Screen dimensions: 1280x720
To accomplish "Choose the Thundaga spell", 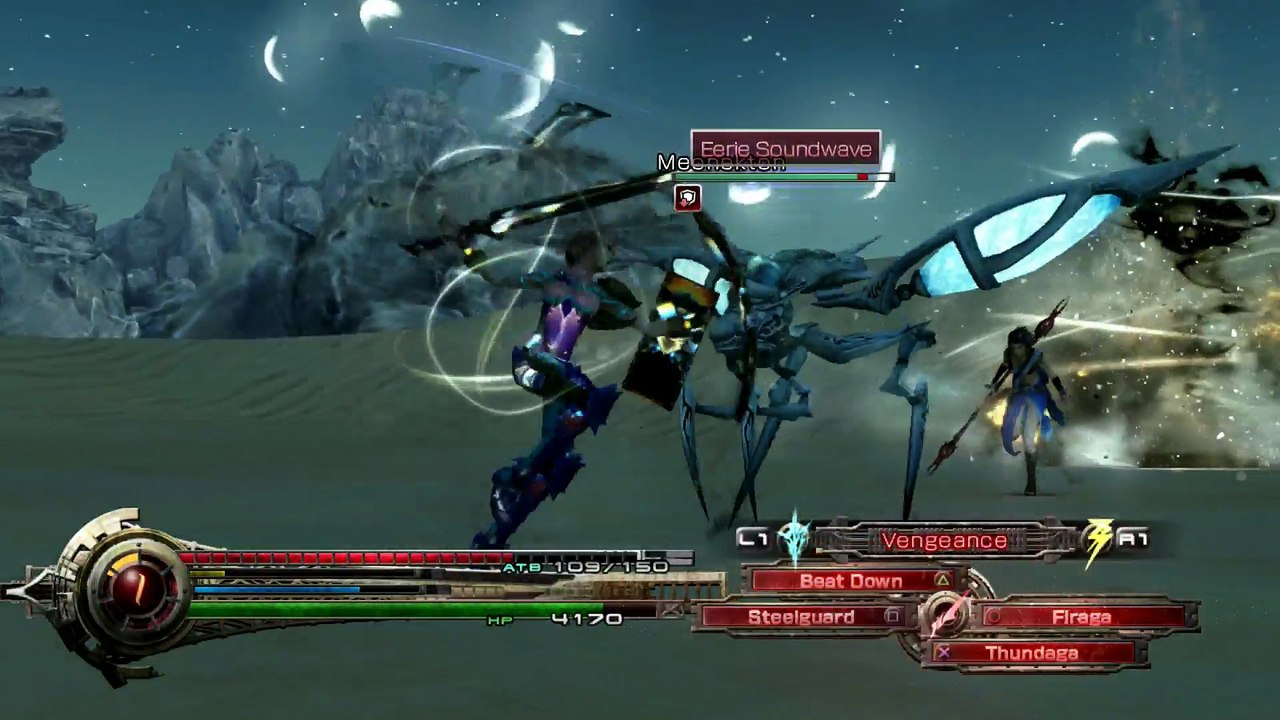I will 1030,653.
